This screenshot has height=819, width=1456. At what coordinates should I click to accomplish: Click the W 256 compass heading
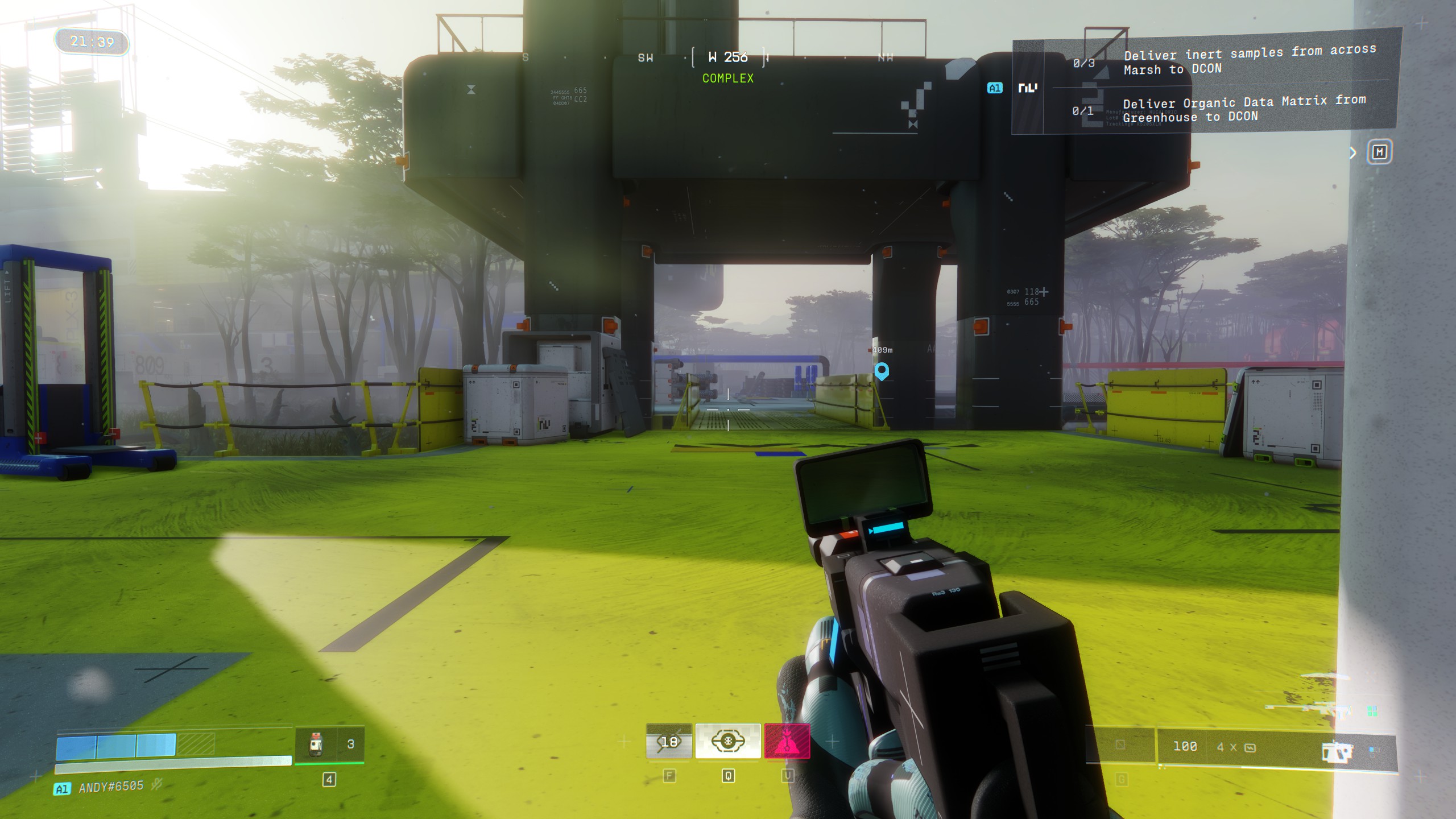point(728,56)
